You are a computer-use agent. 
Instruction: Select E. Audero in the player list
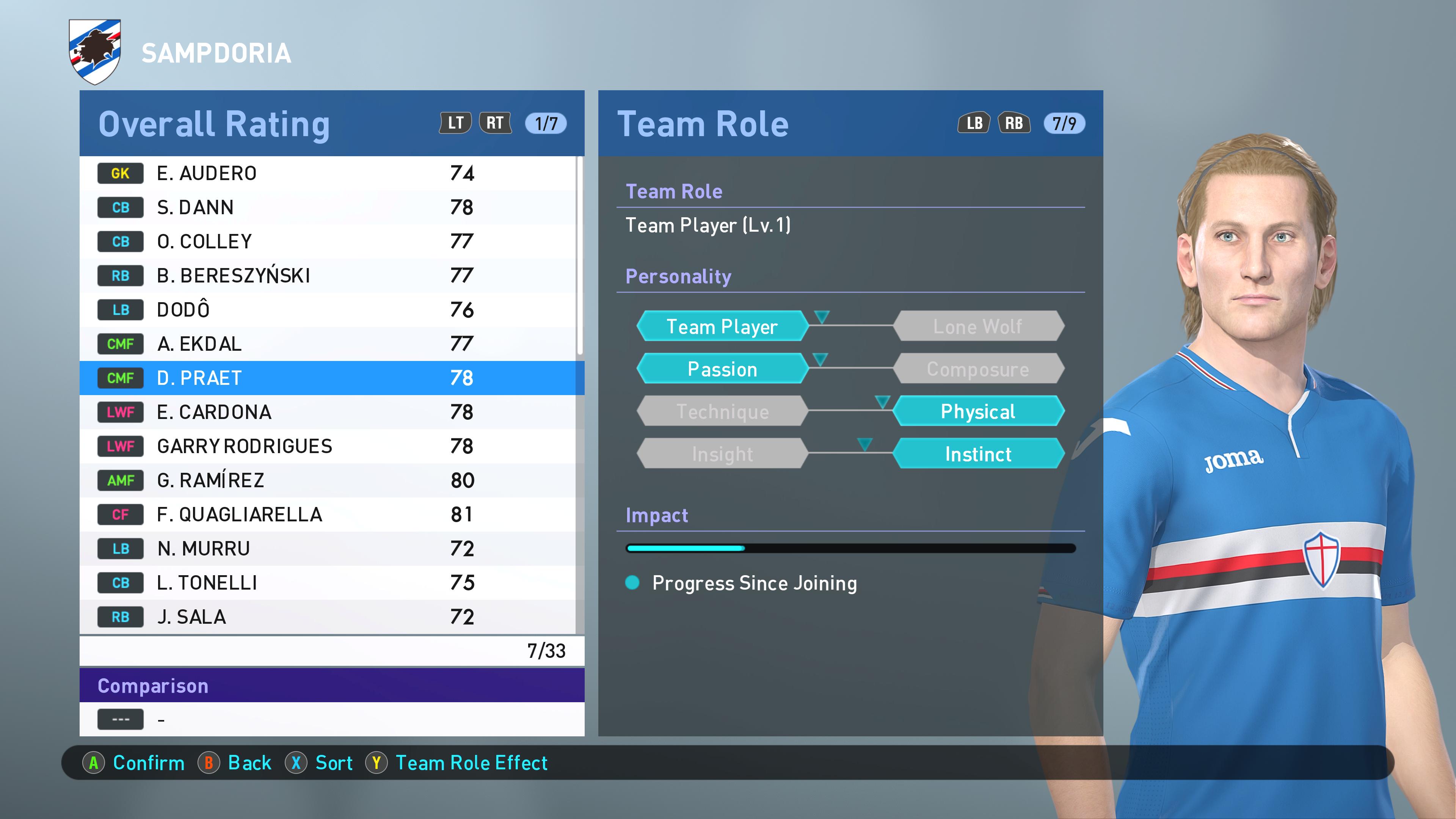pyautogui.click(x=328, y=173)
